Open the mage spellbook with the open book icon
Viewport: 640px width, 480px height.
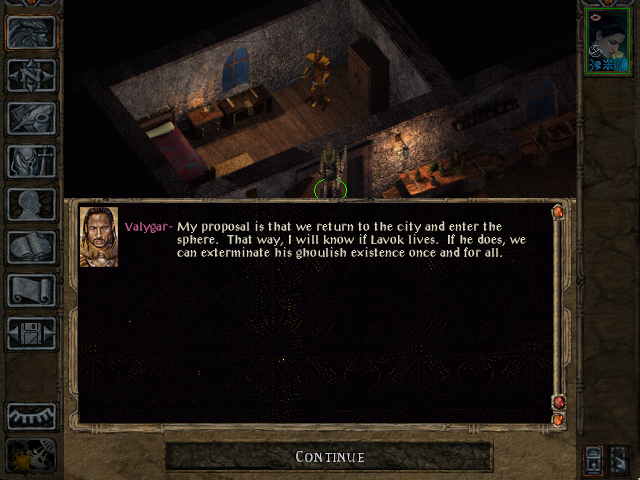coord(31,247)
